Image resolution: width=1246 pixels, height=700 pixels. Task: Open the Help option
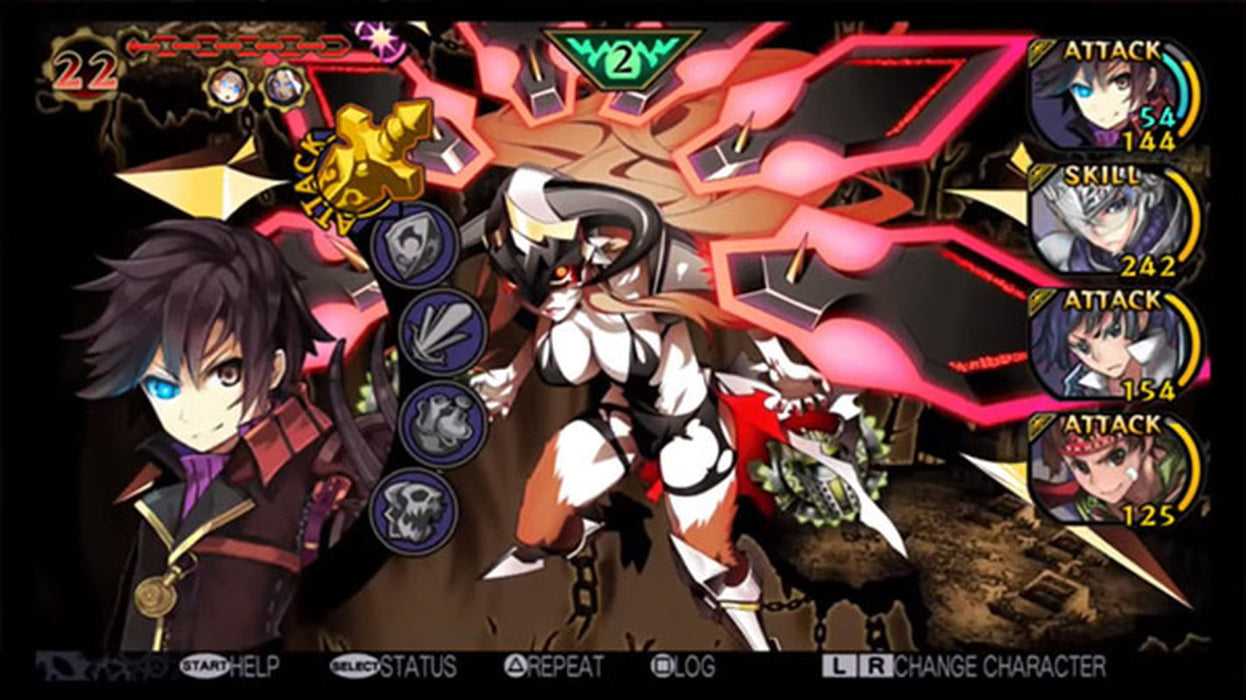pos(230,666)
